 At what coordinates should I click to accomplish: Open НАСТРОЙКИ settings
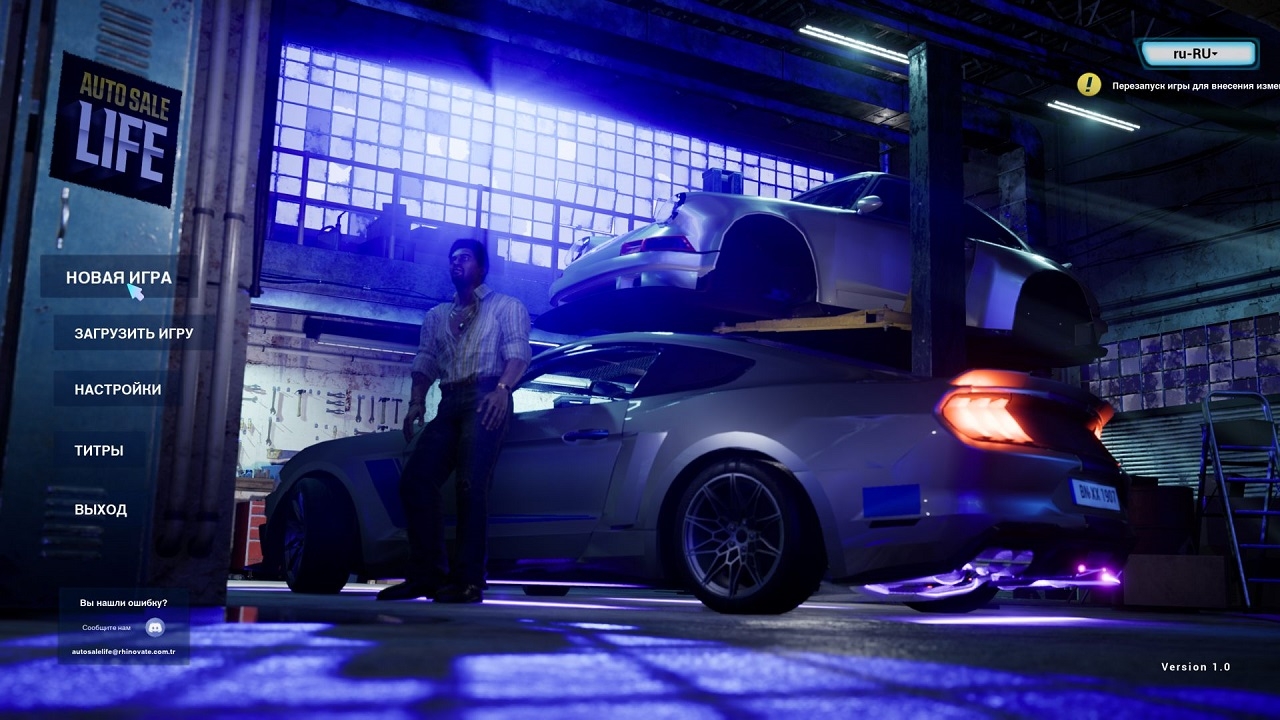click(117, 389)
